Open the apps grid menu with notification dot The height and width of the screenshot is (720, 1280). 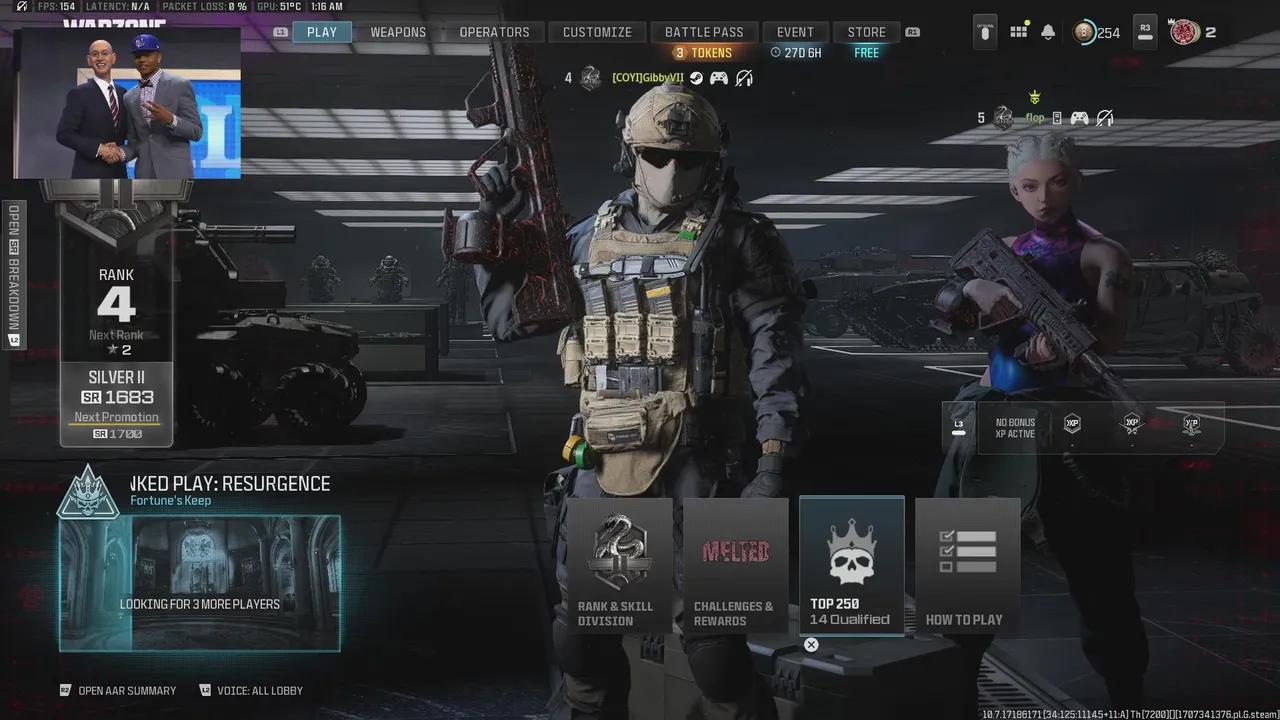tap(1018, 32)
